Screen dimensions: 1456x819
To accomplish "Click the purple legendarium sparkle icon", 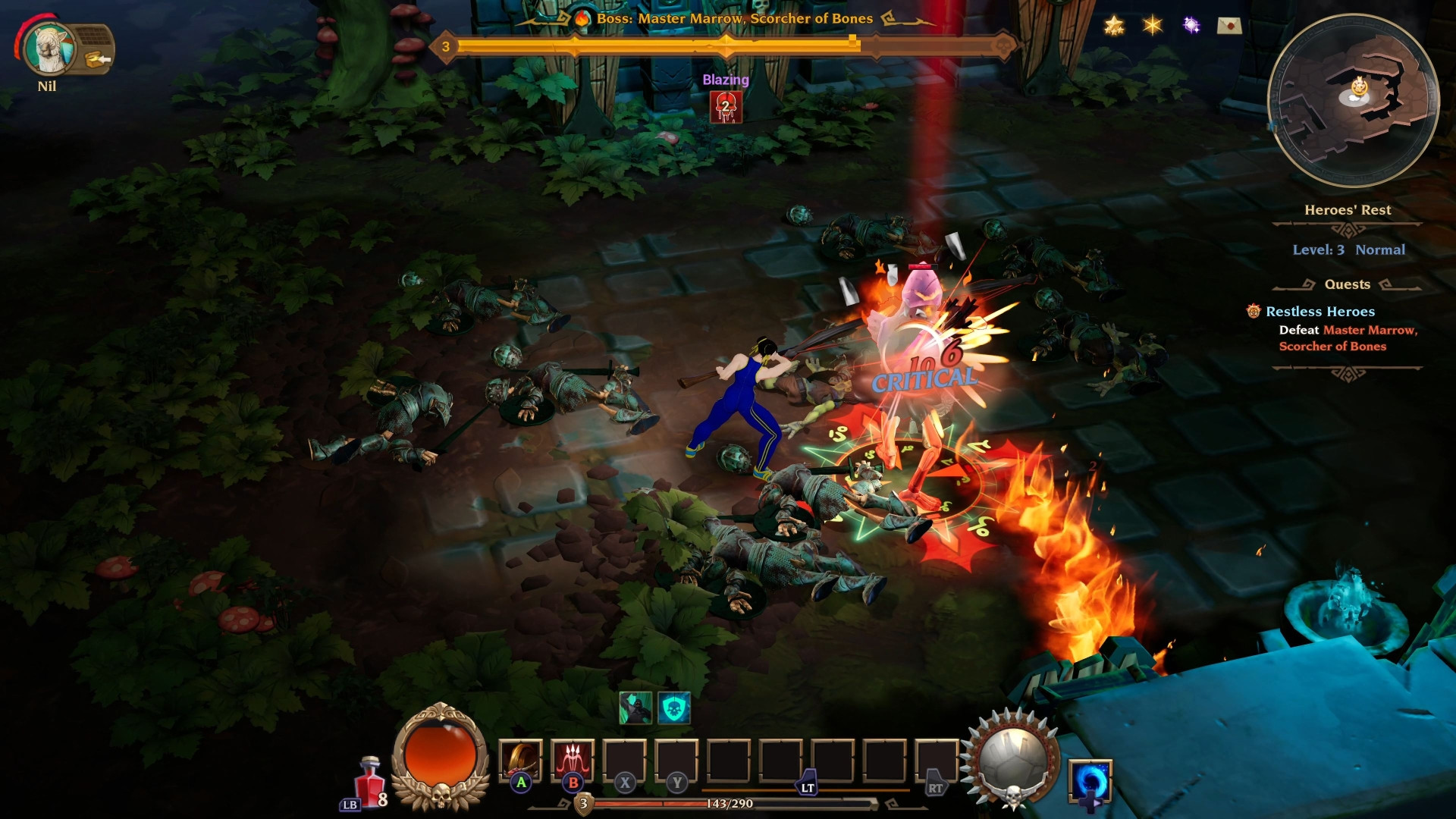I will (1192, 25).
